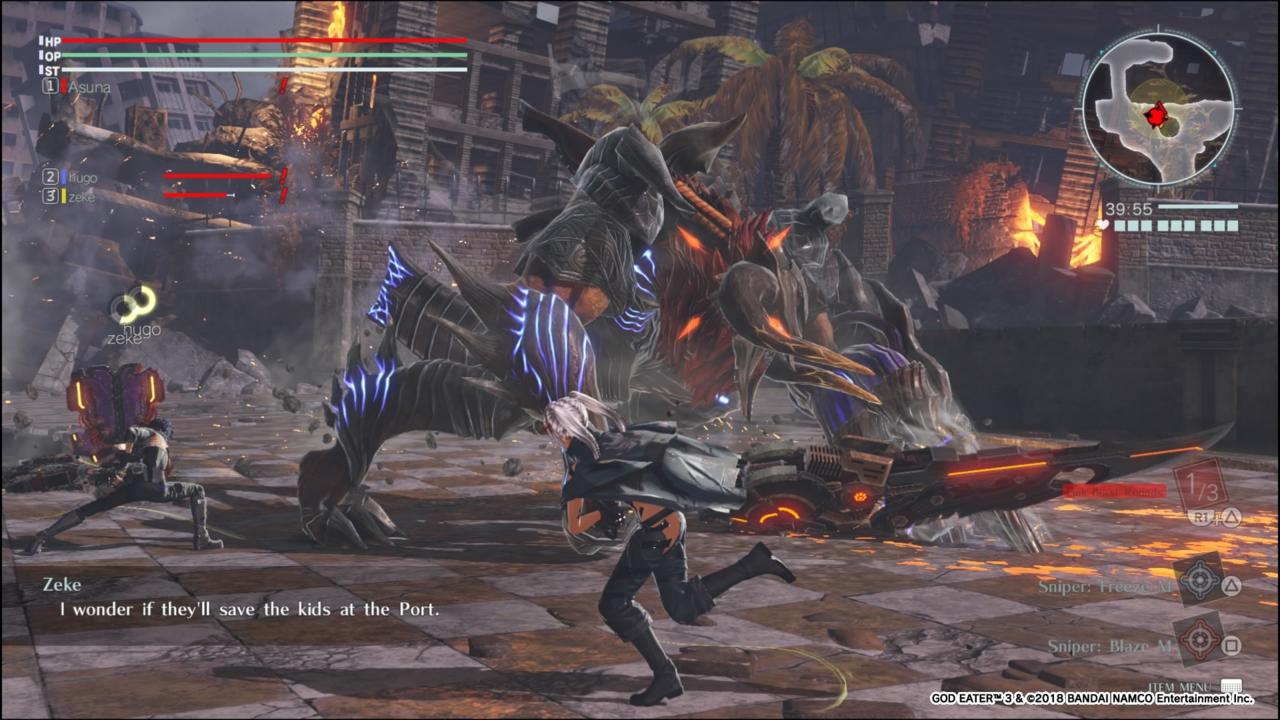Toggle the exclamation alert near Asuna's name
Screen dimensions: 1280x720
[284, 85]
